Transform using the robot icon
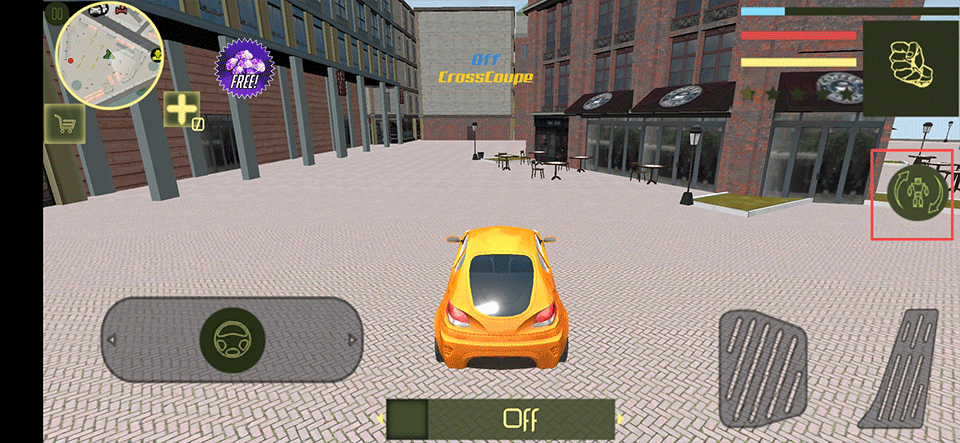960x443 pixels. click(918, 195)
